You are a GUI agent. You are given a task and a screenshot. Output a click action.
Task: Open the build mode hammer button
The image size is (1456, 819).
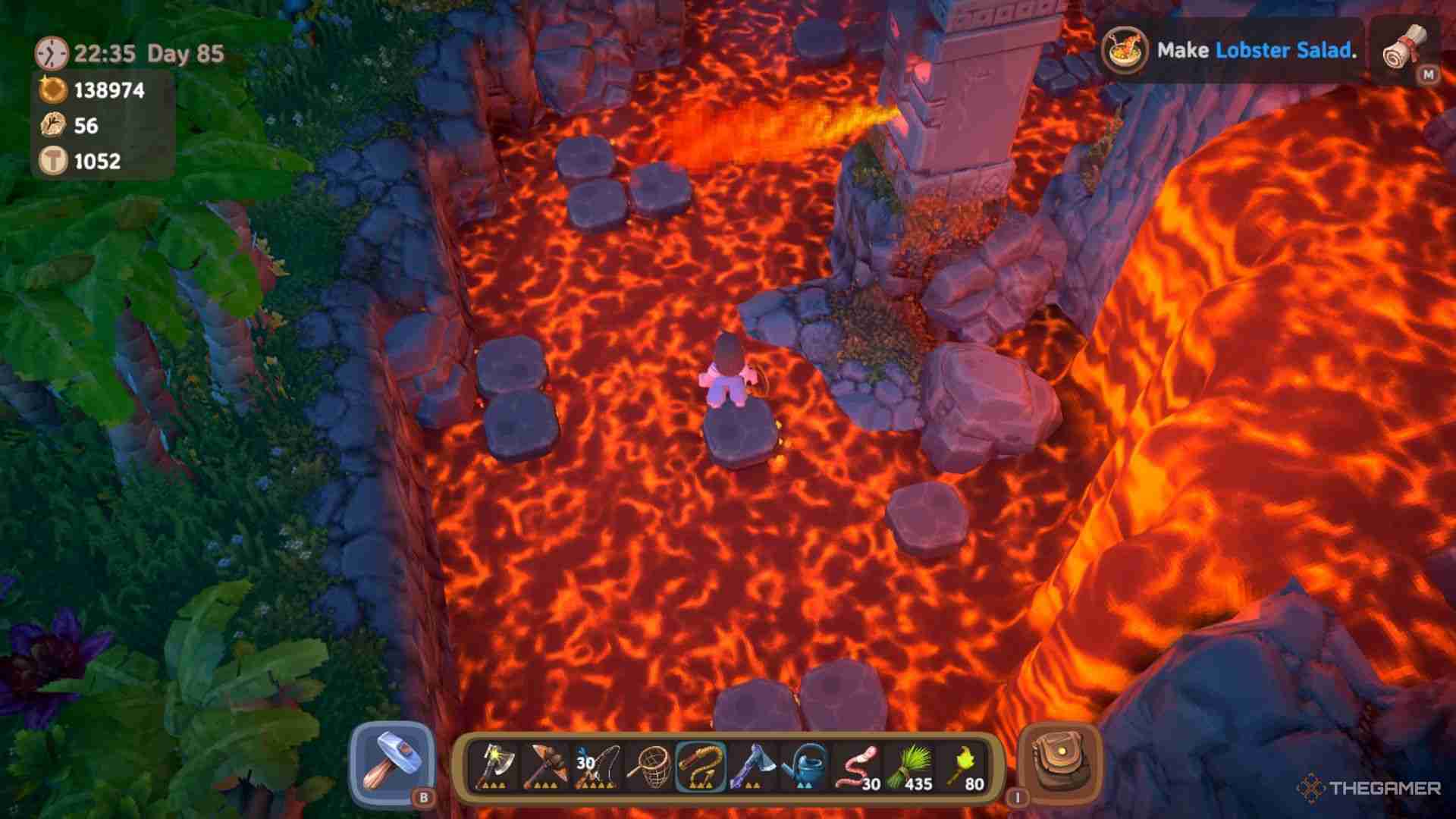[x=391, y=764]
